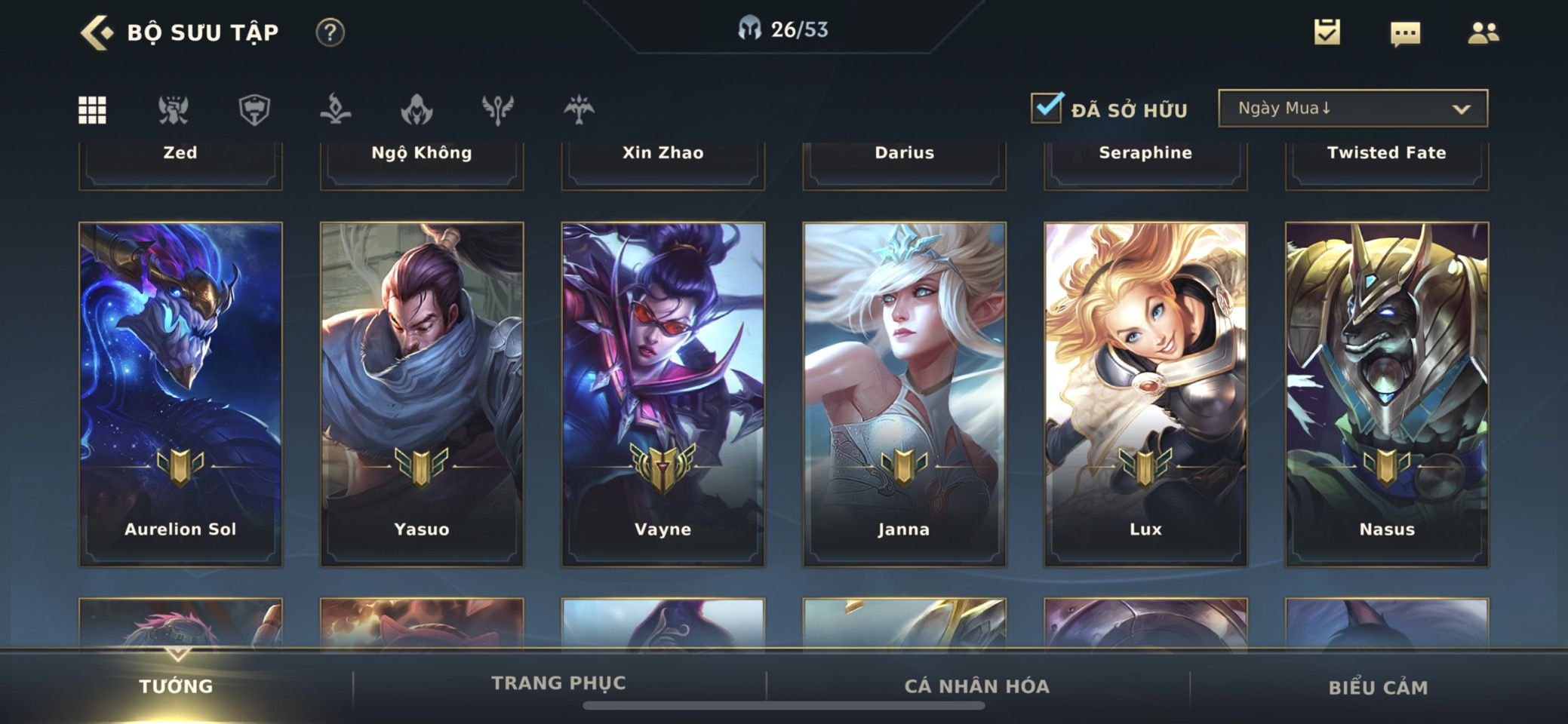Select the Twisted Fate champion card
Viewport: 1568px width, 724px height.
pyautogui.click(x=1387, y=162)
